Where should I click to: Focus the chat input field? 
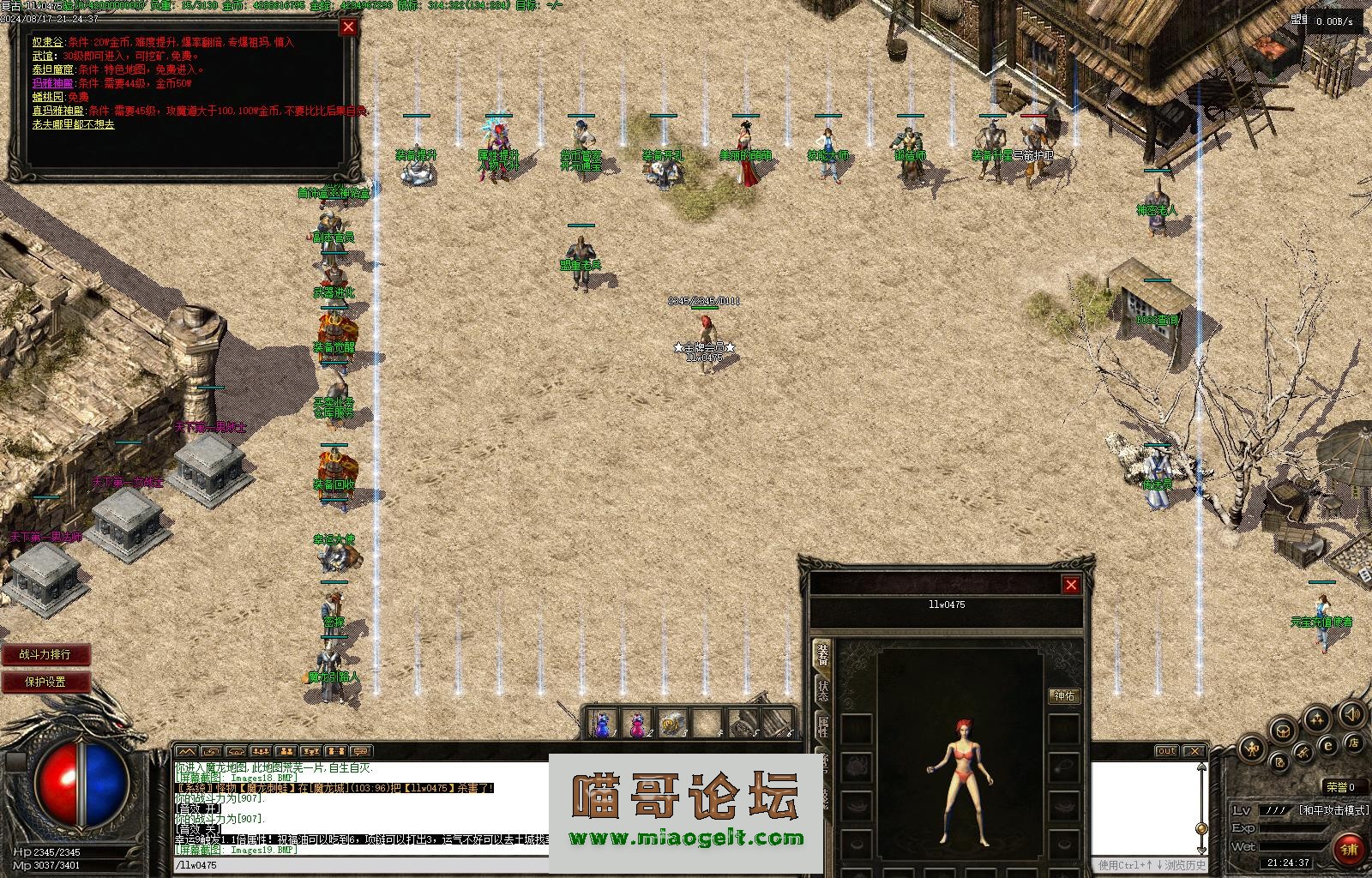pyautogui.click(x=360, y=865)
